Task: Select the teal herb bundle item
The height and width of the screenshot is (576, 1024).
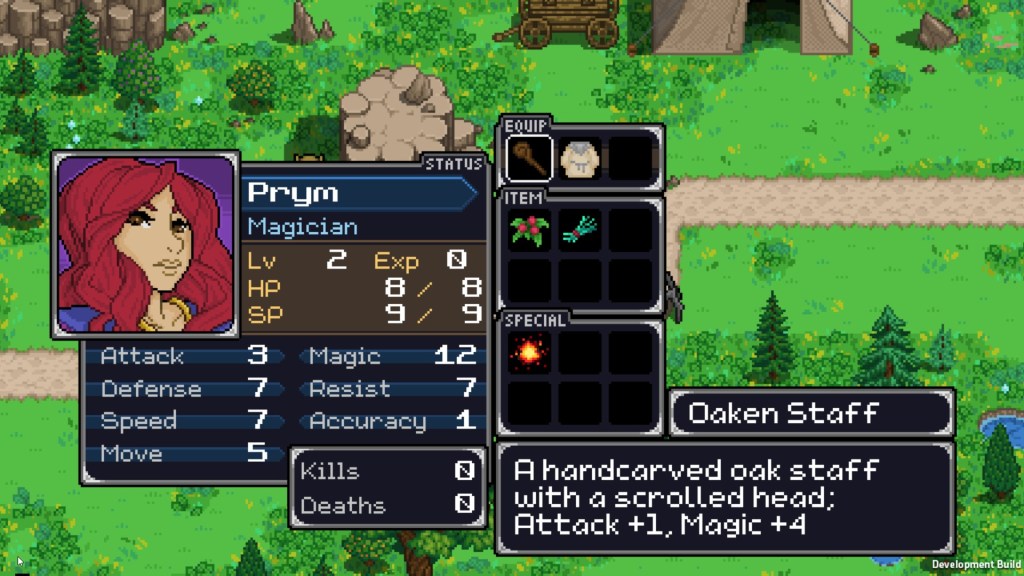Action: coord(580,230)
